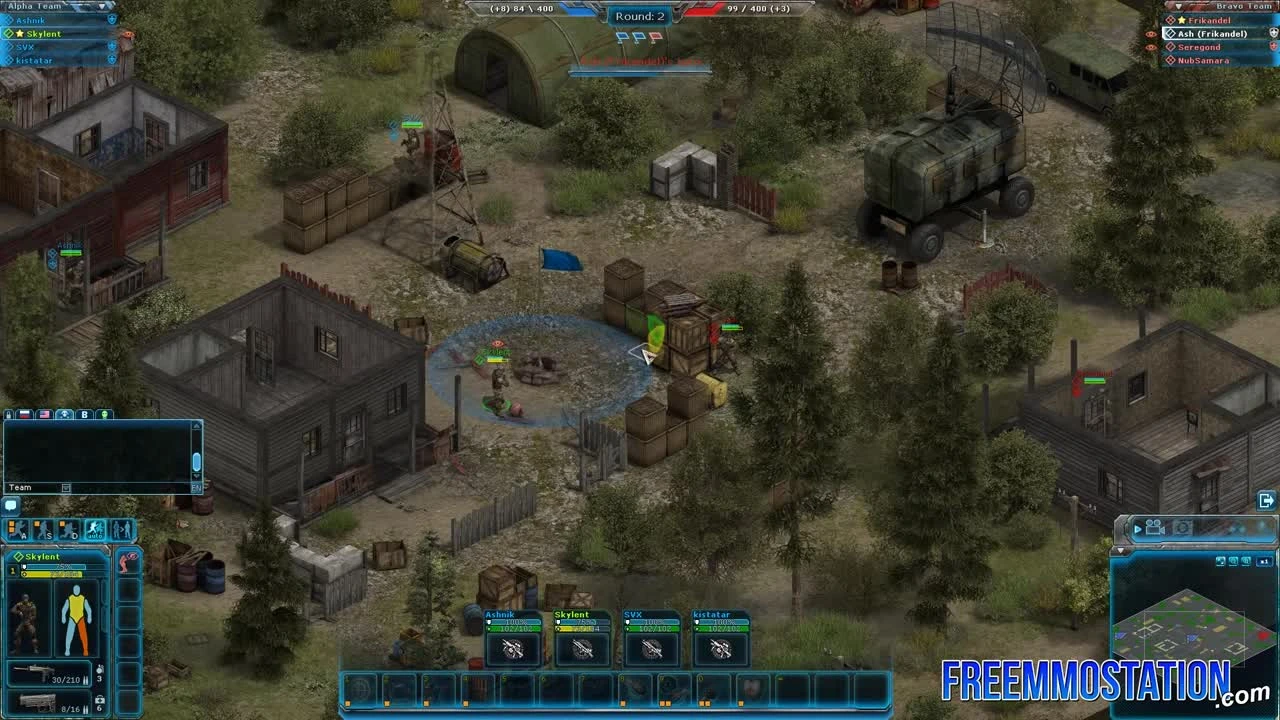Screen dimensions: 1280x720
Task: Select the auto stance icon
Action: point(95,530)
